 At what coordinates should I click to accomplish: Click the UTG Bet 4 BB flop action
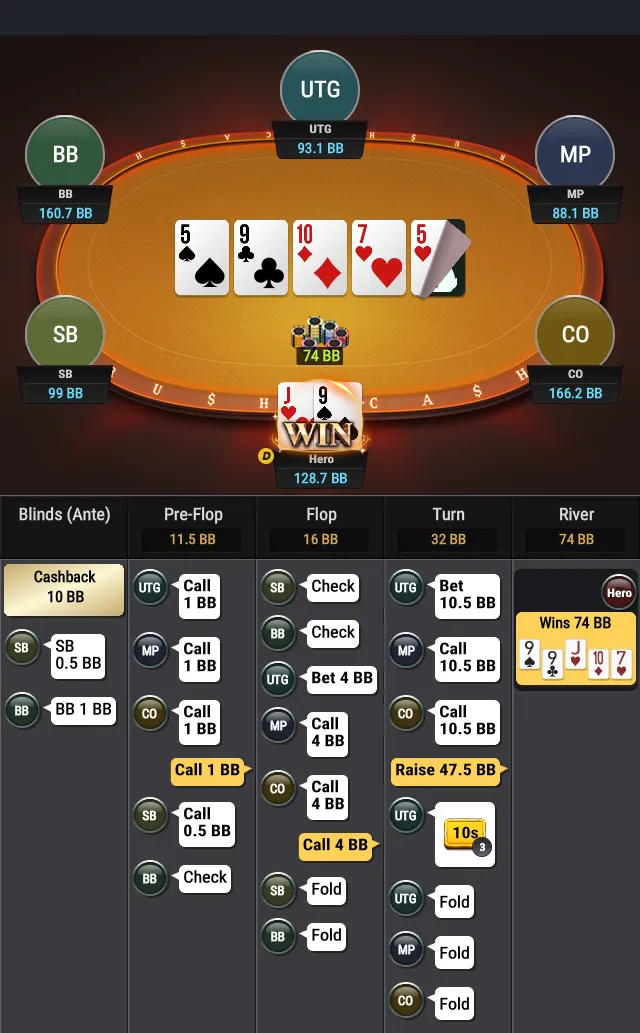(341, 678)
